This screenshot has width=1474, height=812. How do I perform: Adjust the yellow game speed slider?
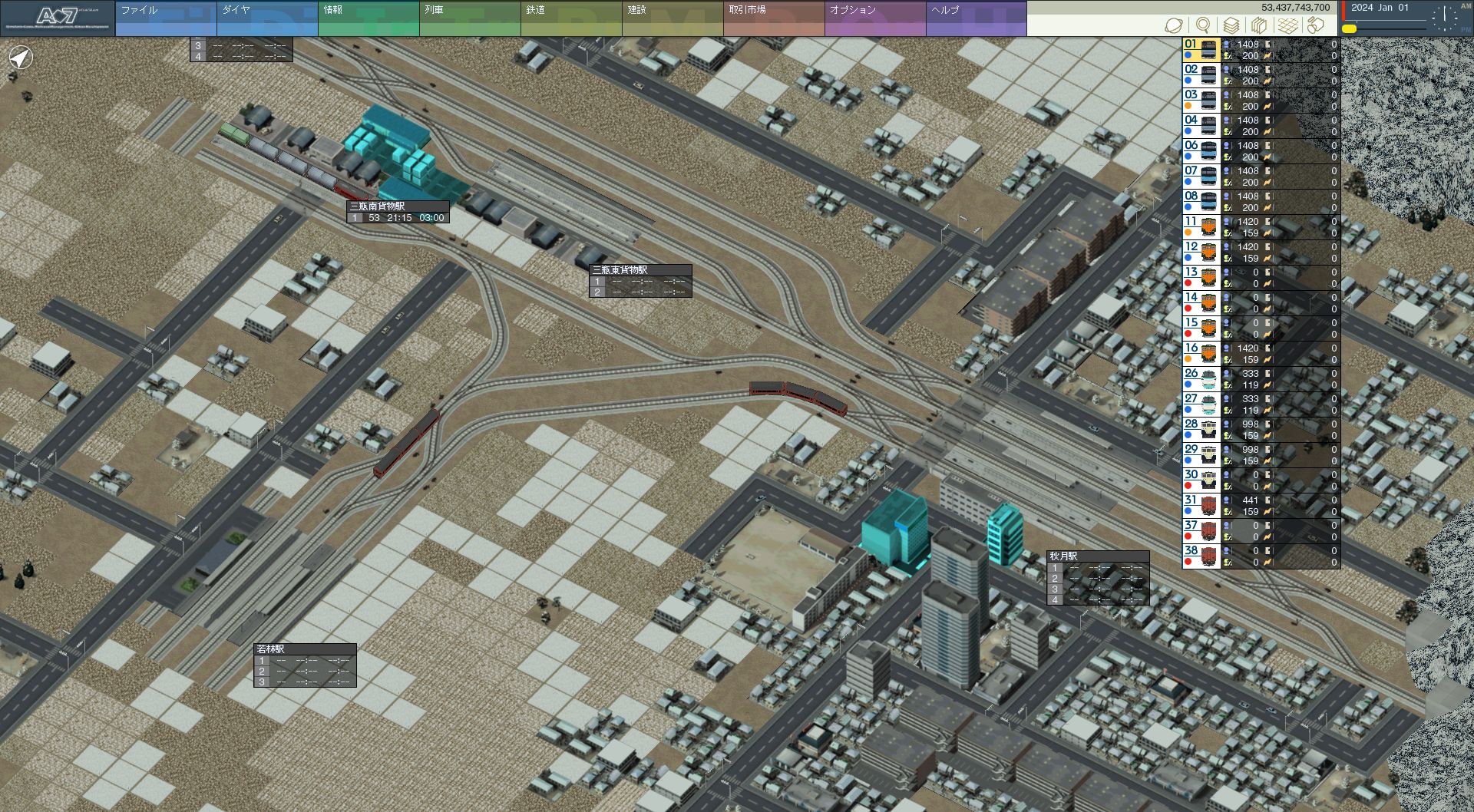1349,29
